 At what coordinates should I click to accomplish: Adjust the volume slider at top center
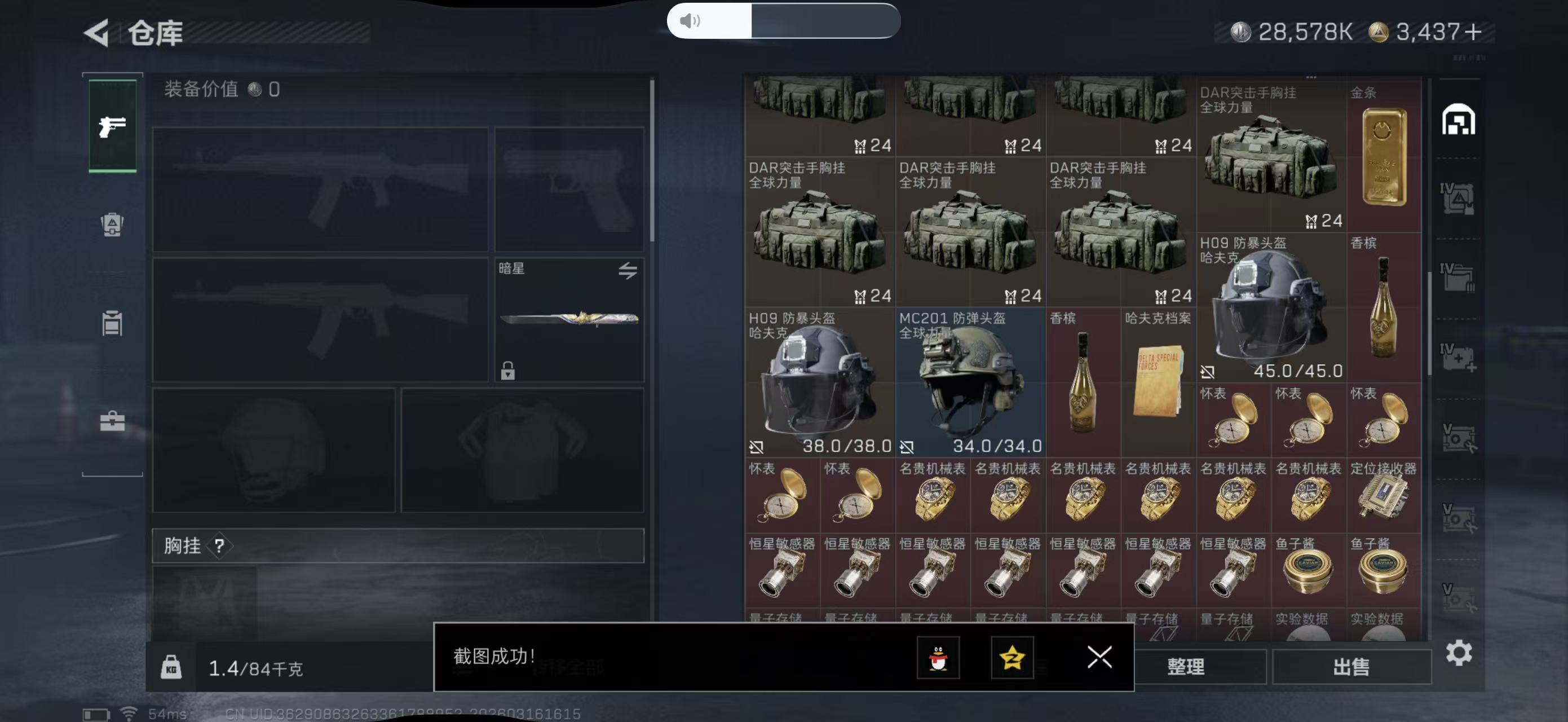[x=785, y=21]
